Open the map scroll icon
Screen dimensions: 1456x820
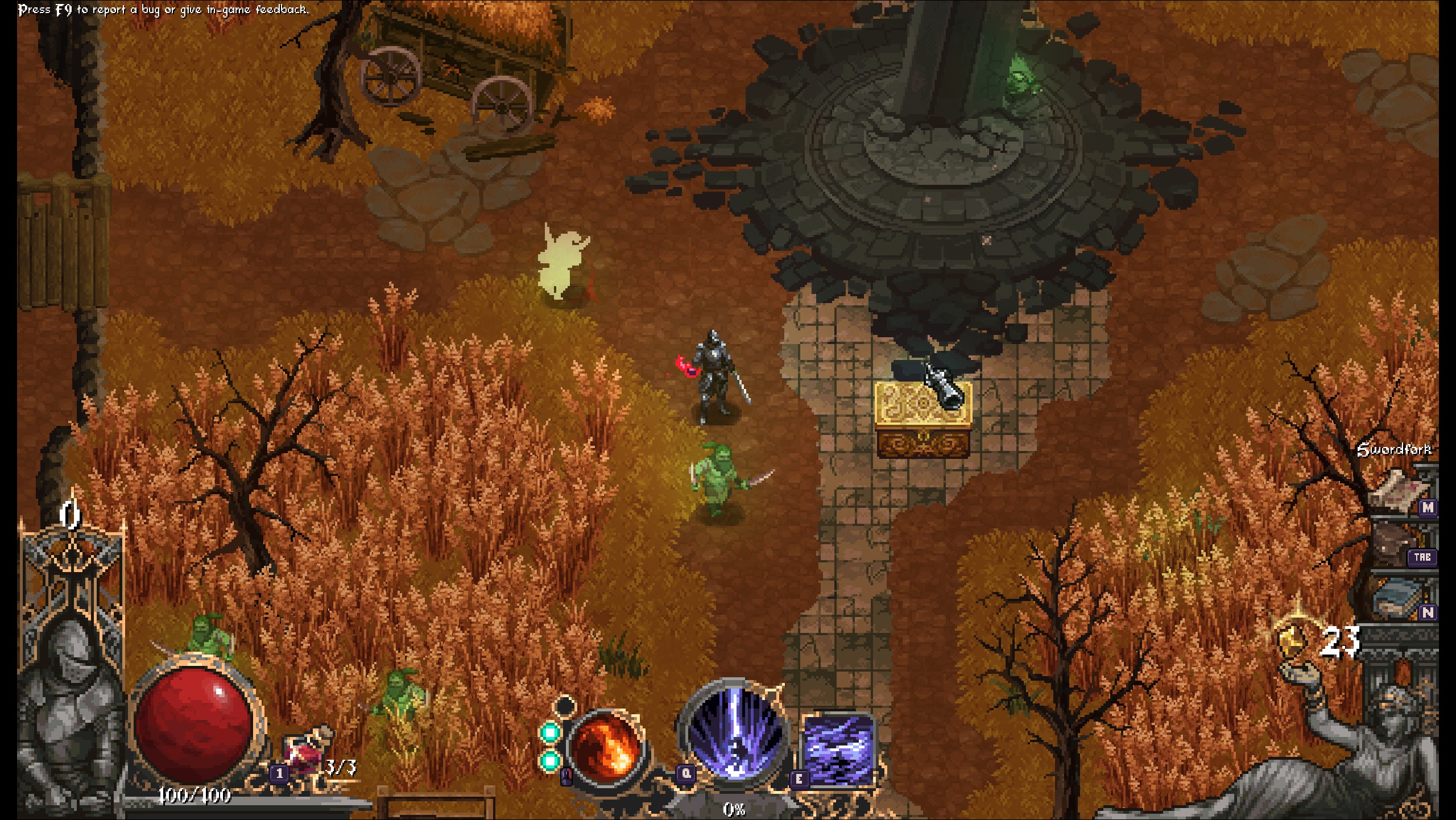click(1395, 491)
